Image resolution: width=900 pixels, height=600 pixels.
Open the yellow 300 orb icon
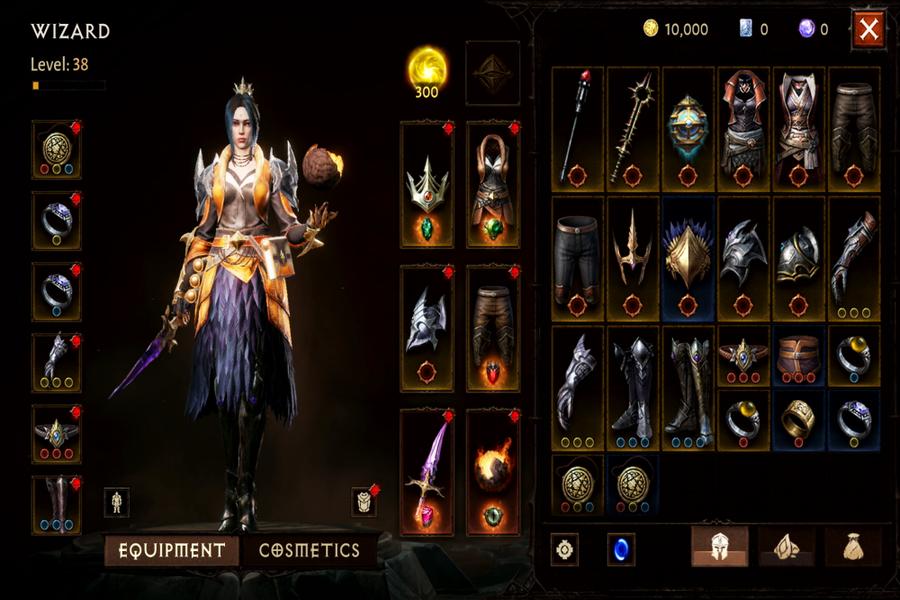click(427, 68)
